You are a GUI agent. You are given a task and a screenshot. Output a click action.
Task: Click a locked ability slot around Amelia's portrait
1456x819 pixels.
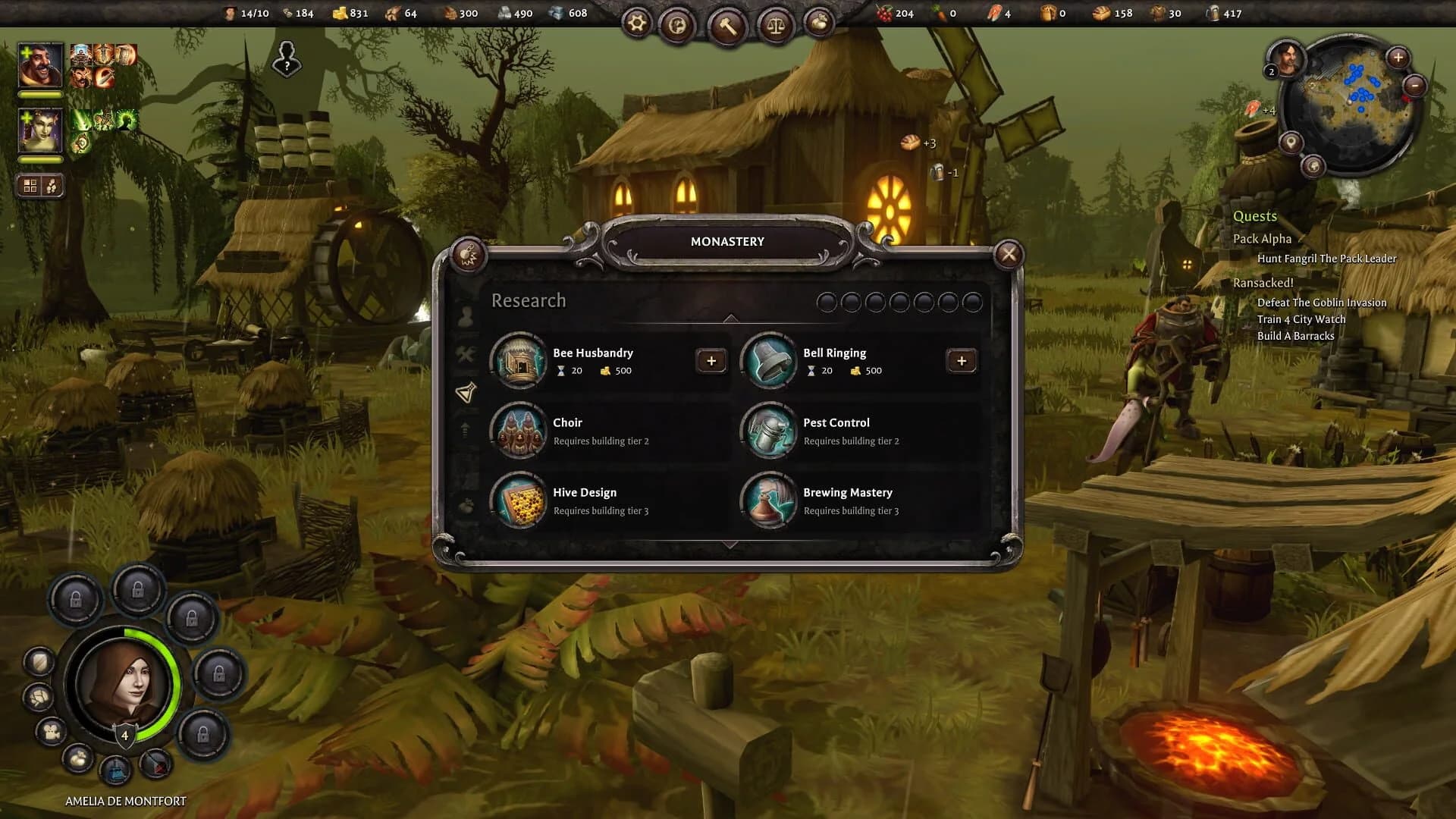point(76,599)
